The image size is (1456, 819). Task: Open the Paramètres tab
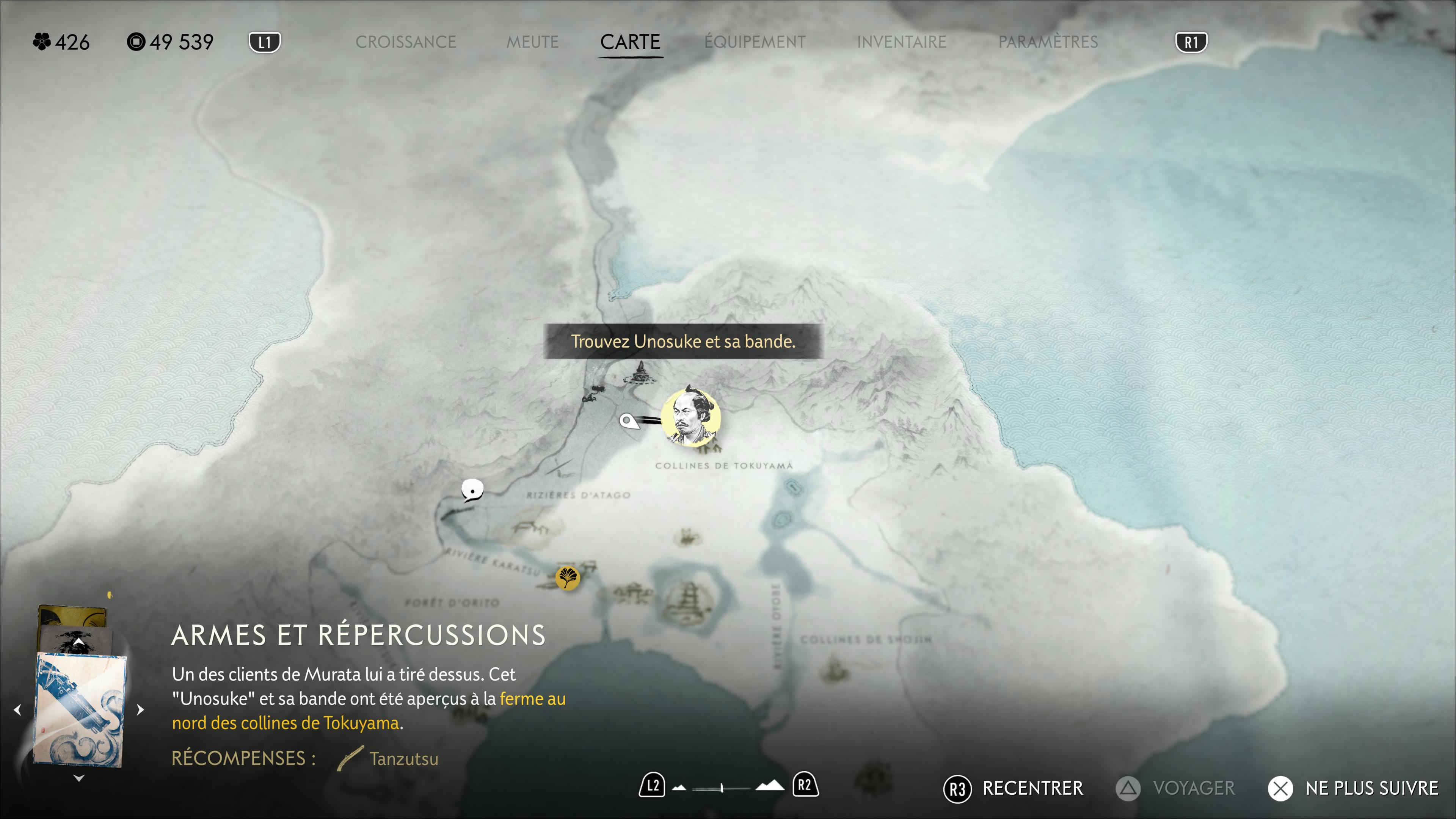[1048, 42]
